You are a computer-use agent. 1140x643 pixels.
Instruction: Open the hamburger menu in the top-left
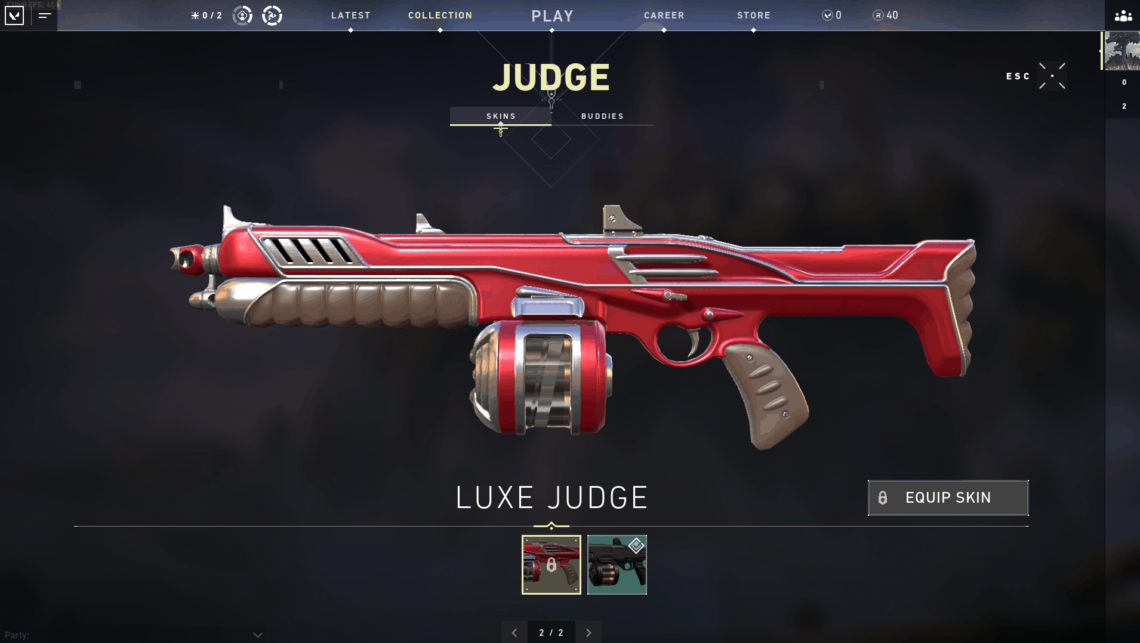pos(45,16)
